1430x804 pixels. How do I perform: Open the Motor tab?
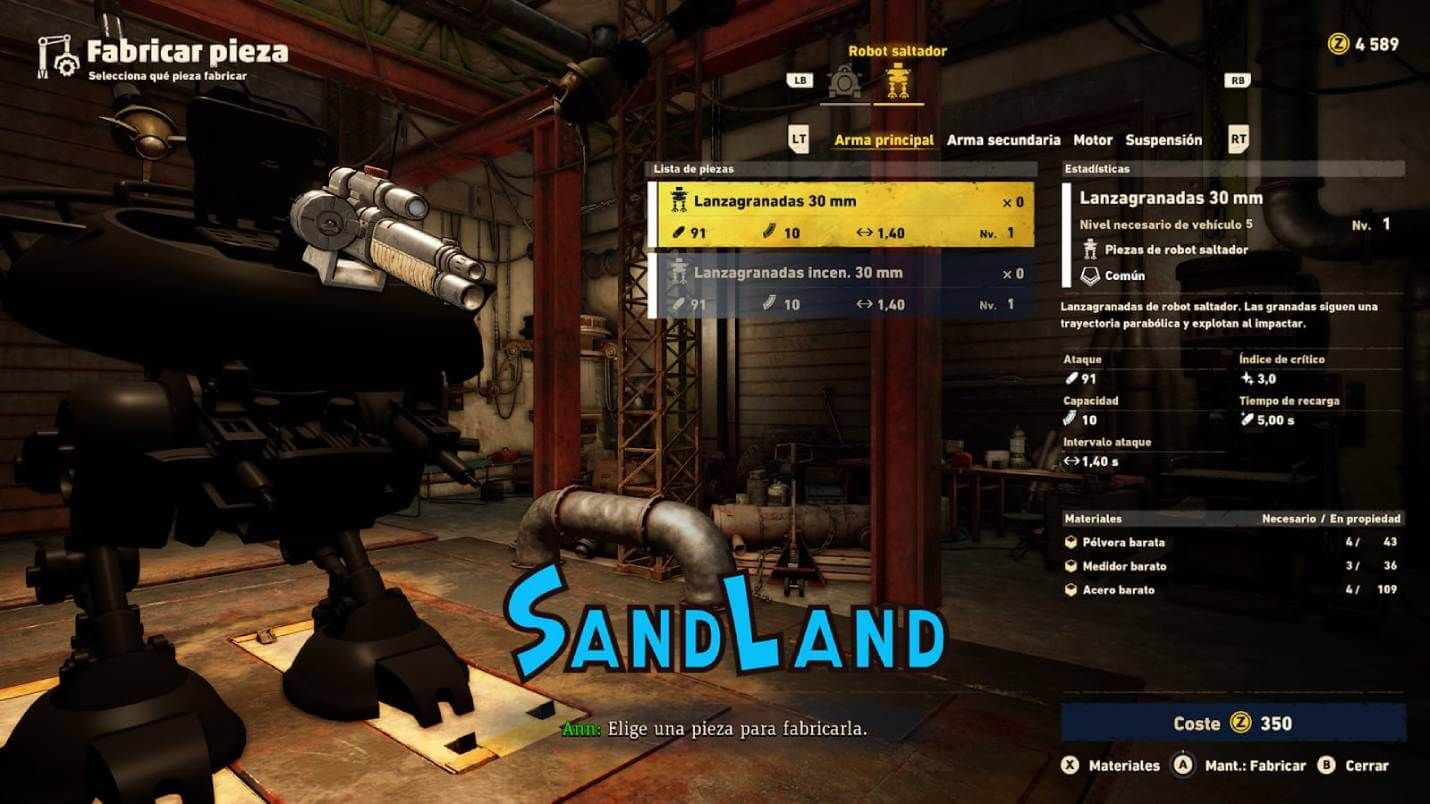1092,140
